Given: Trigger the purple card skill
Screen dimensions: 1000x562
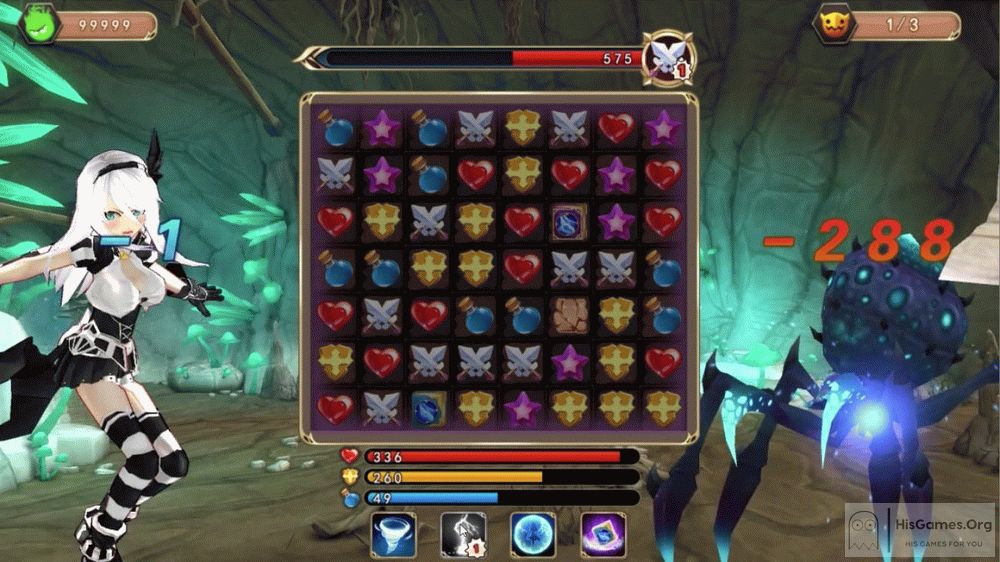Looking at the screenshot, I should [x=603, y=535].
